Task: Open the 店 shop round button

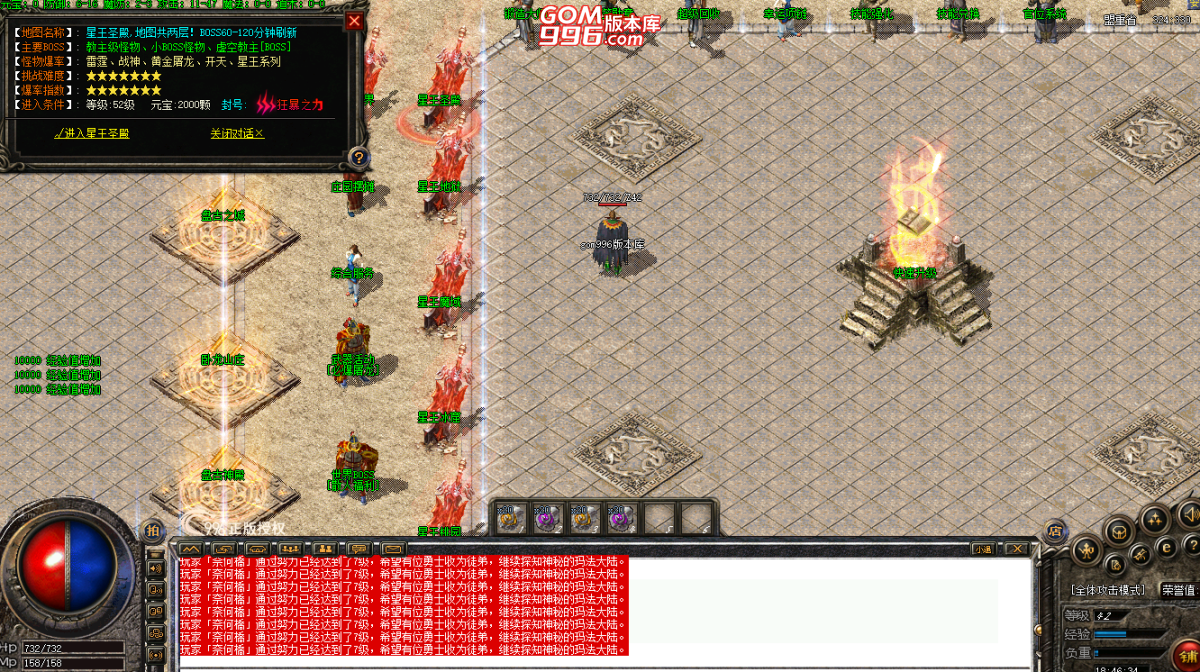Action: [1054, 533]
